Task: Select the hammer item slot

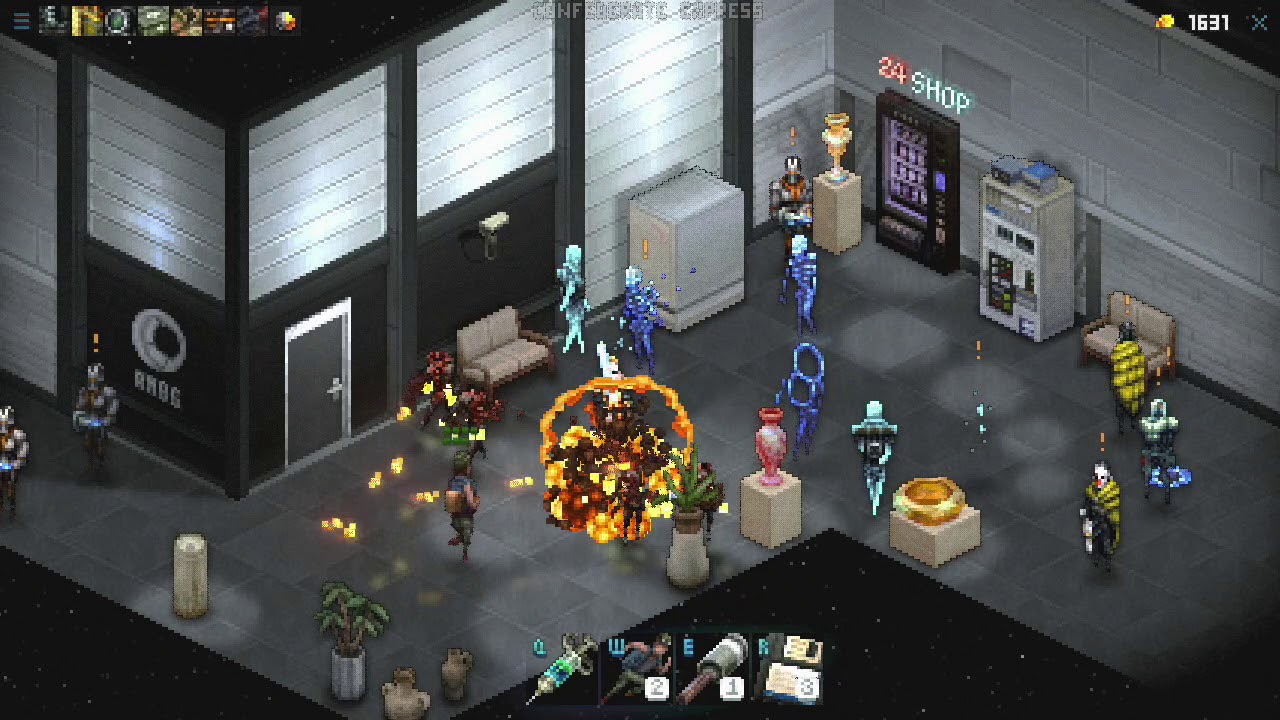Action: click(x=714, y=668)
